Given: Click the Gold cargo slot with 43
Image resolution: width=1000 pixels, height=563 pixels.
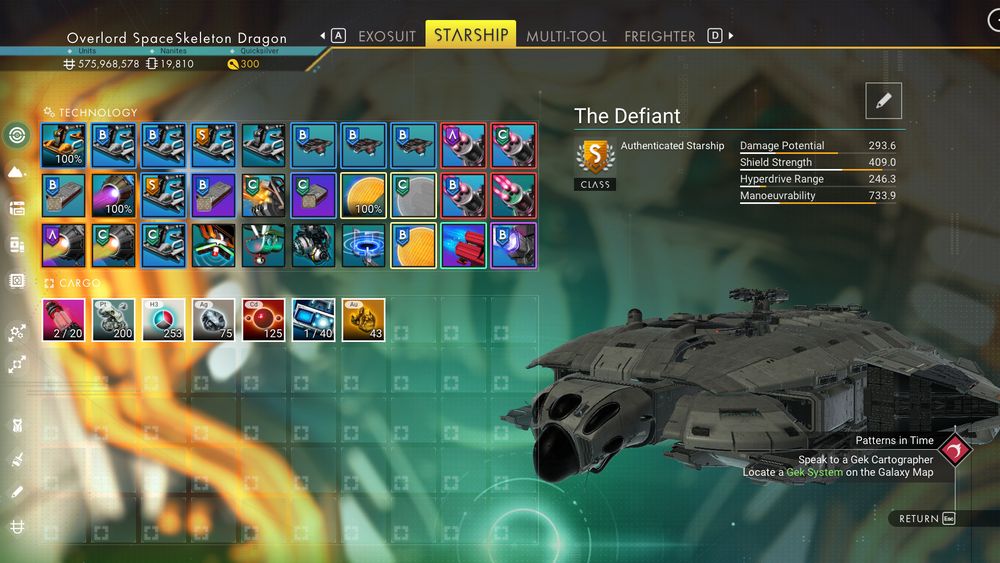Looking at the screenshot, I should click(x=364, y=320).
